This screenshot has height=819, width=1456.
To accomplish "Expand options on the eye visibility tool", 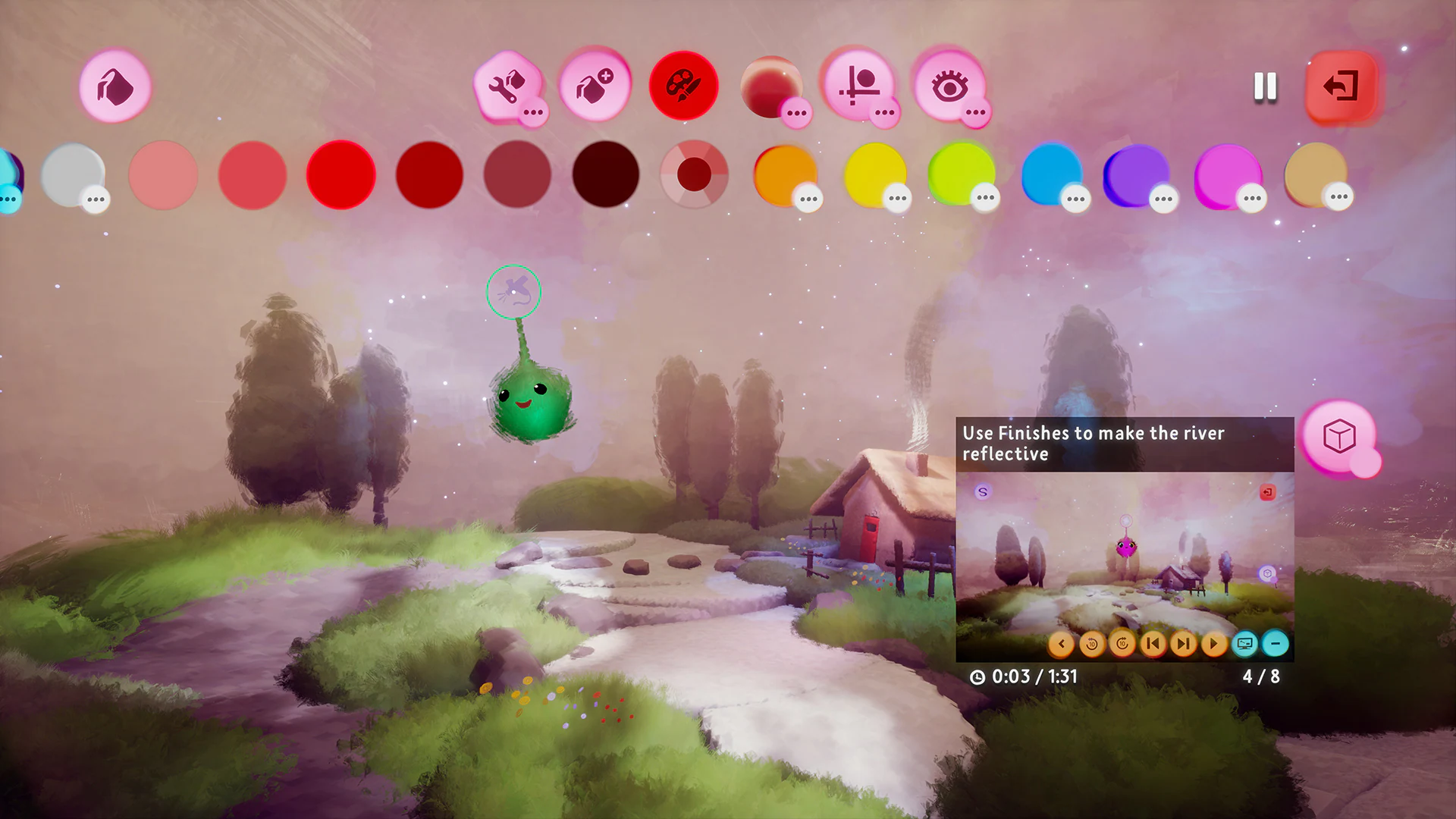I will tap(975, 114).
